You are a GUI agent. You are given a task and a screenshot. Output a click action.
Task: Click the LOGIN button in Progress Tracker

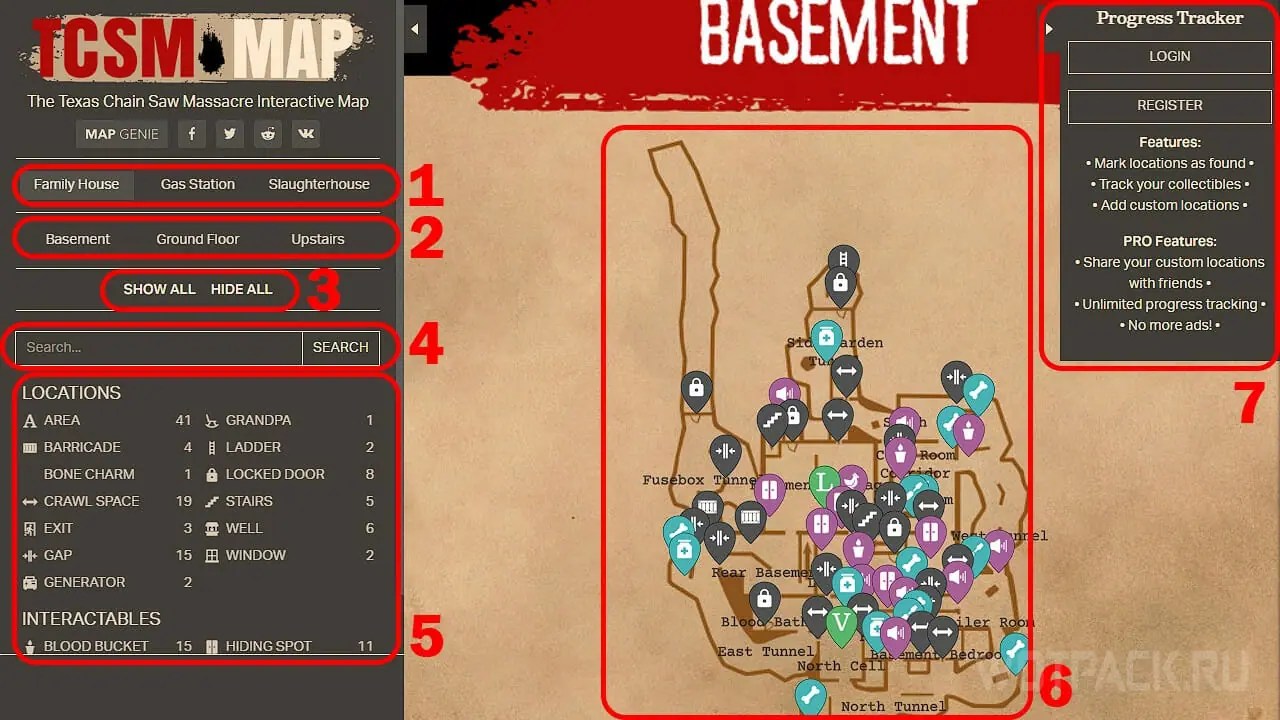[x=1168, y=57]
